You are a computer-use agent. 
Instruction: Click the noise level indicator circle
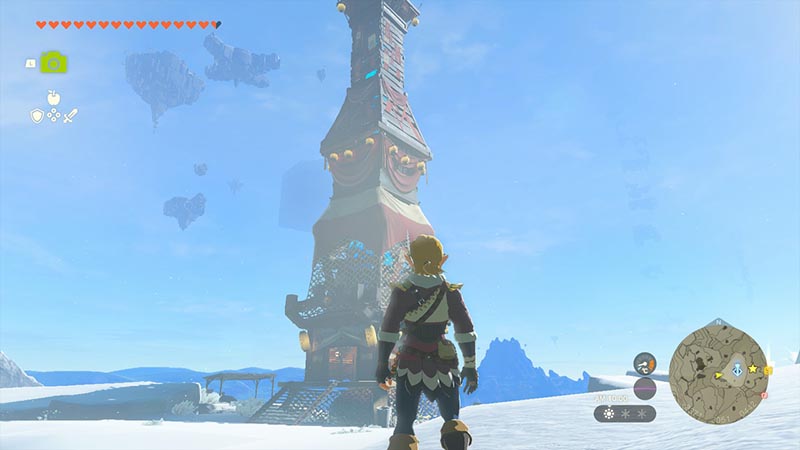pos(645,388)
